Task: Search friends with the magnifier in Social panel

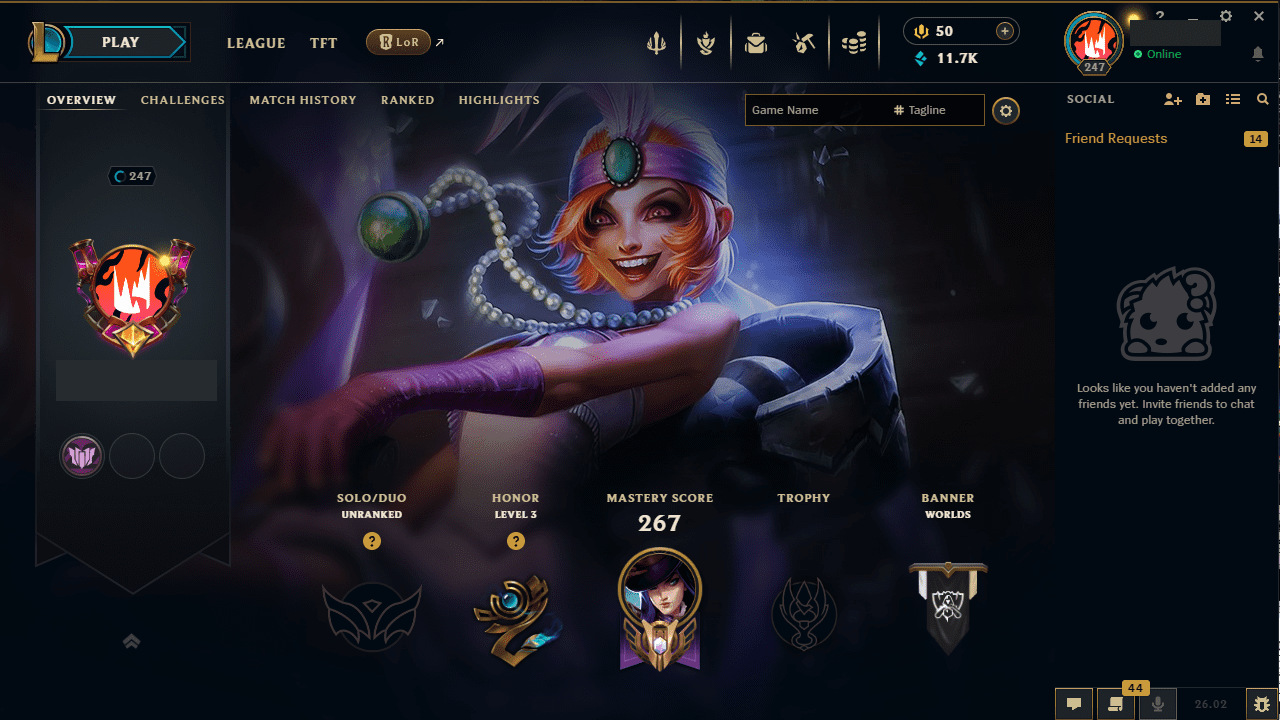Action: (1262, 99)
